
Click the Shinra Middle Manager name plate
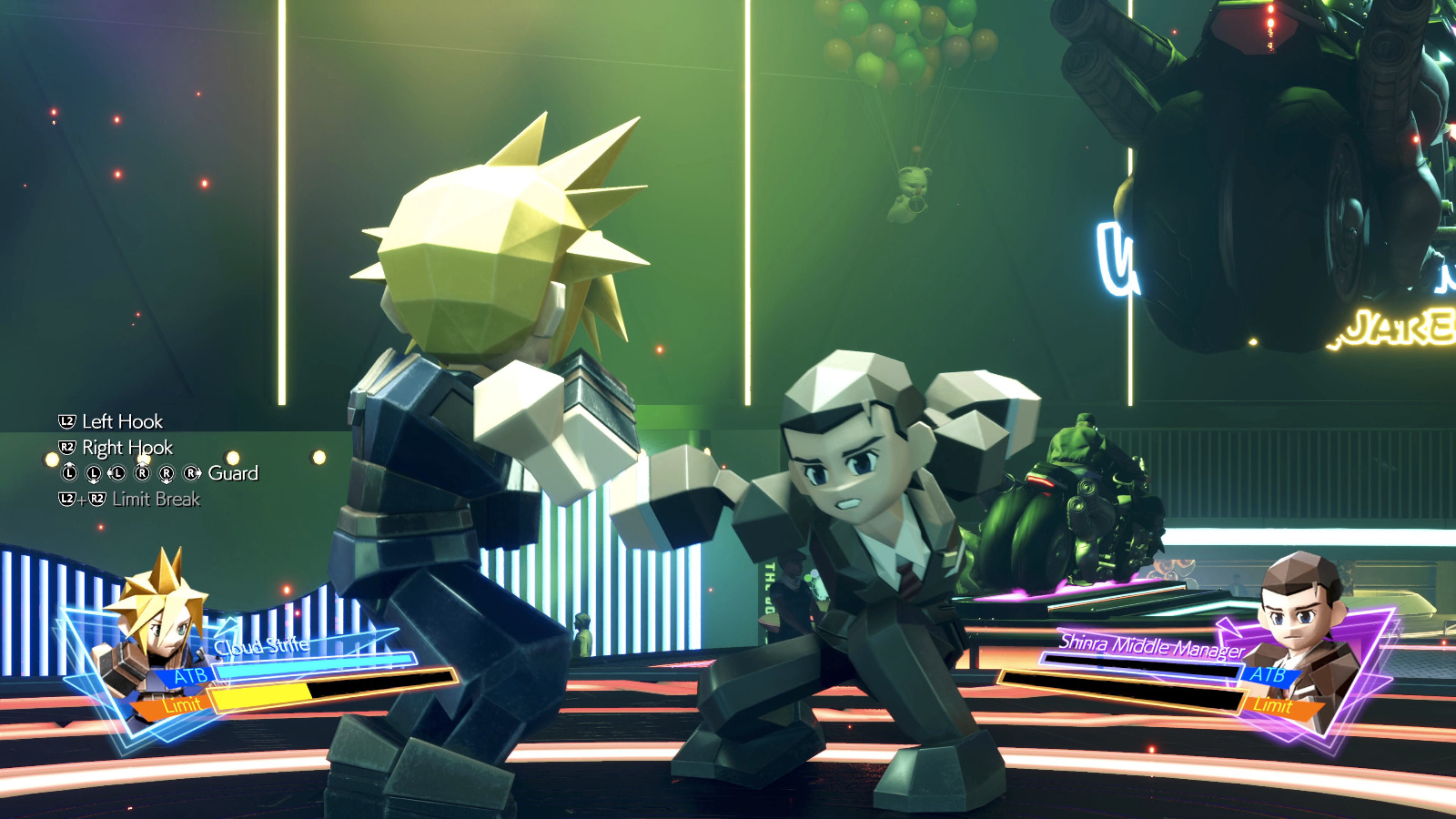point(1151,647)
